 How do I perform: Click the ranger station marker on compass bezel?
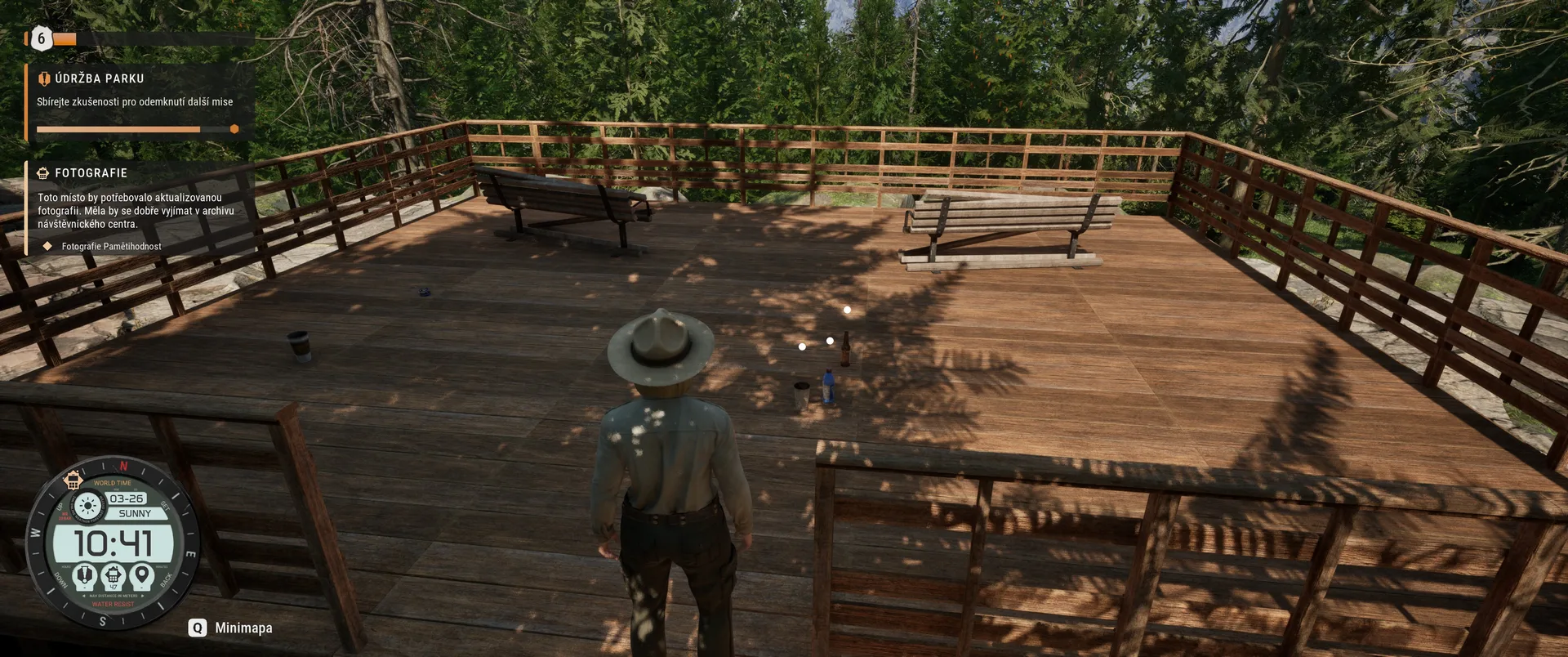[73, 480]
